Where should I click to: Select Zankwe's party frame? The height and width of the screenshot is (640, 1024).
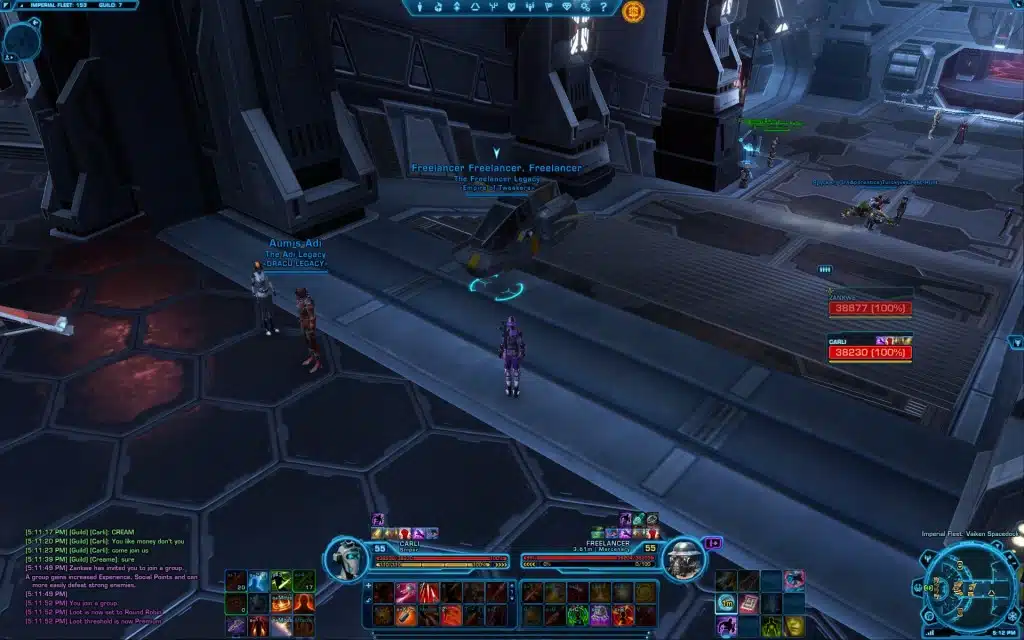click(x=869, y=303)
